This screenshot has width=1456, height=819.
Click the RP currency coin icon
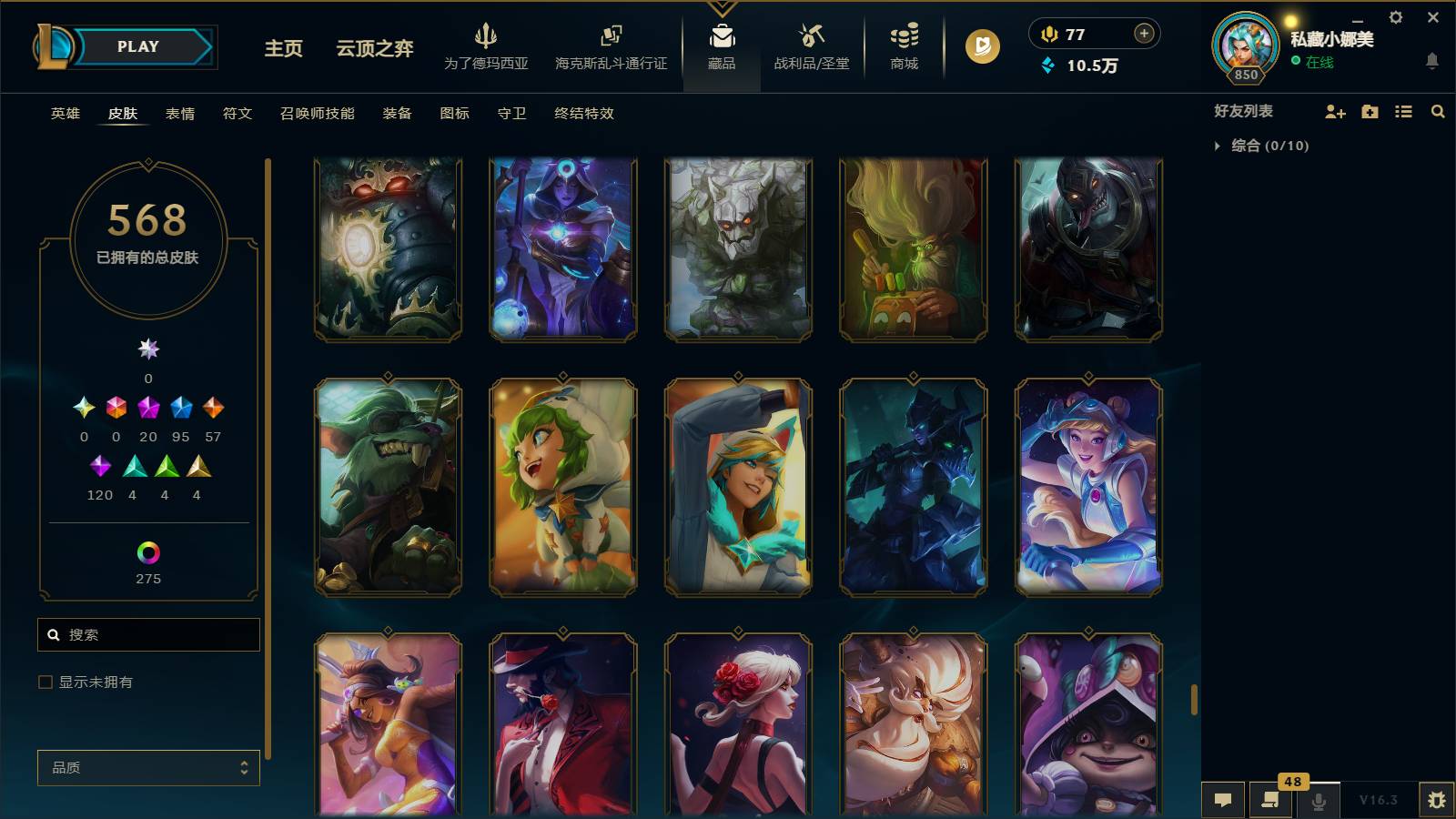tap(1051, 35)
